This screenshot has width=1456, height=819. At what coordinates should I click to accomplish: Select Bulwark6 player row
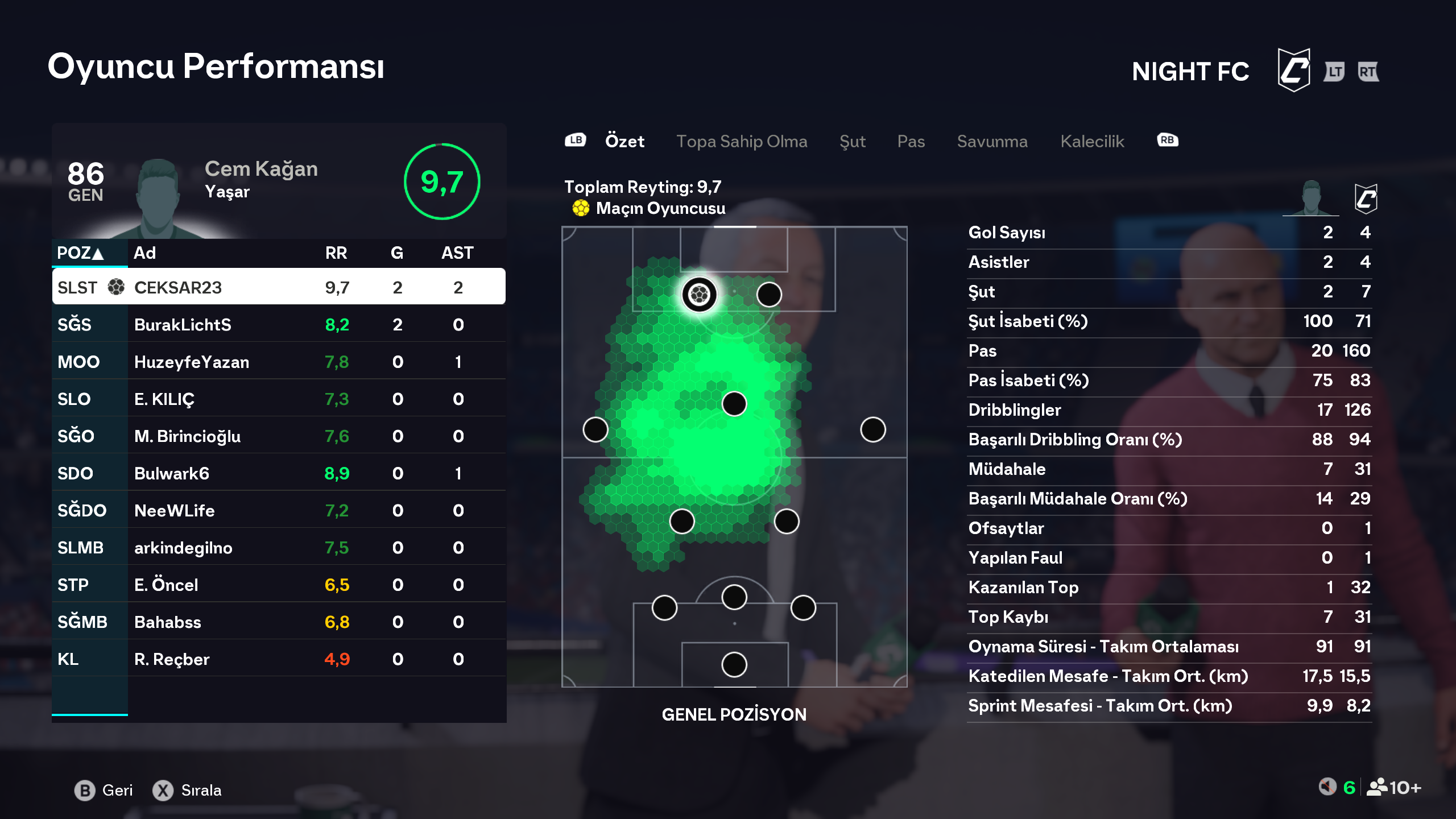tap(279, 473)
